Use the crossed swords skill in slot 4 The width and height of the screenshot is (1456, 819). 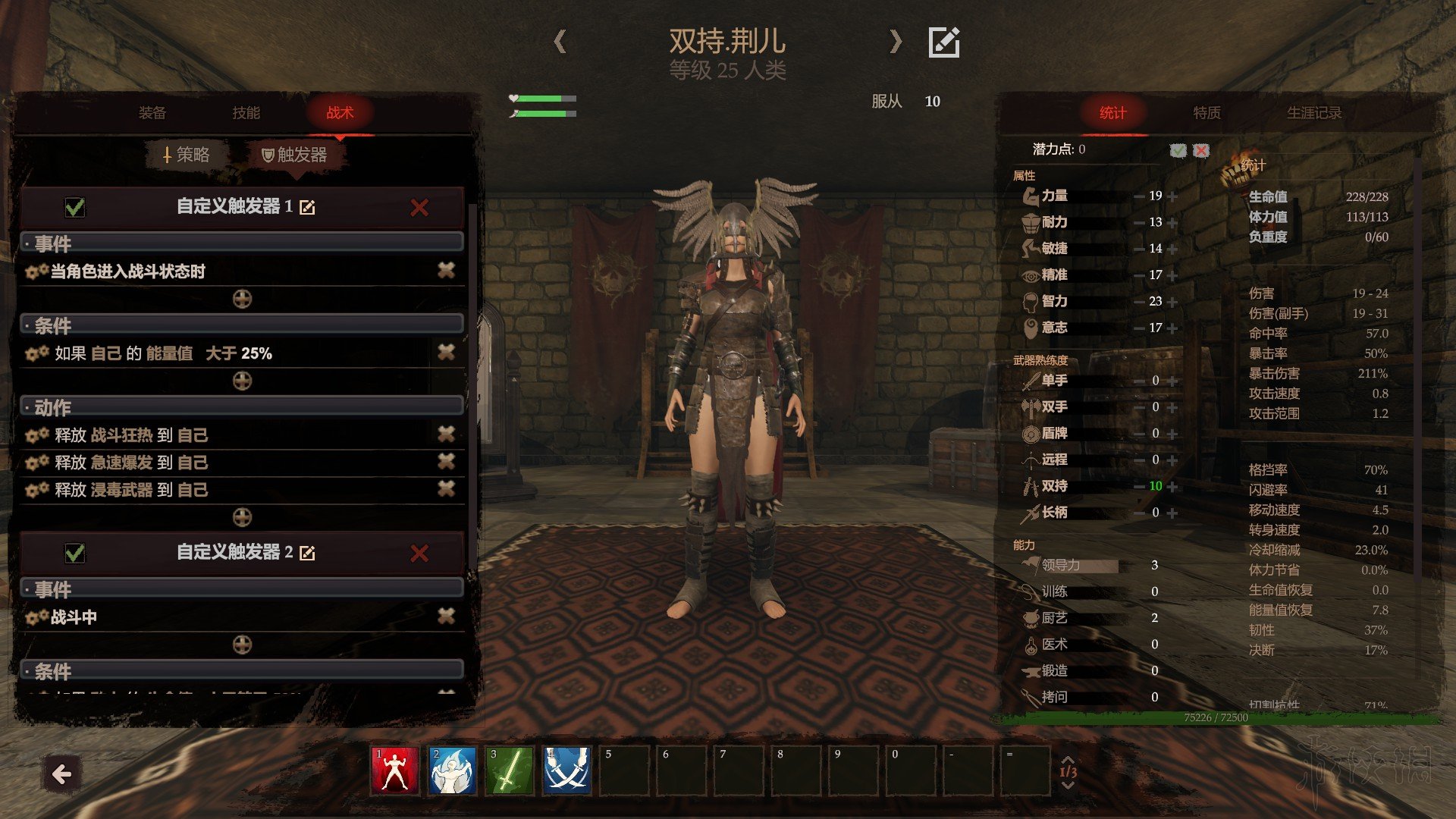click(566, 770)
